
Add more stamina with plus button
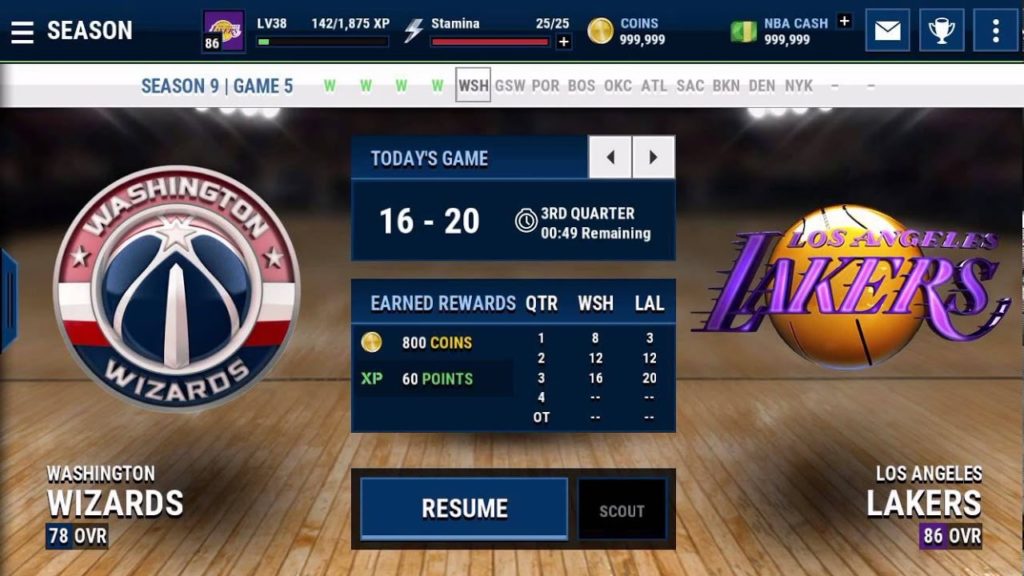564,41
